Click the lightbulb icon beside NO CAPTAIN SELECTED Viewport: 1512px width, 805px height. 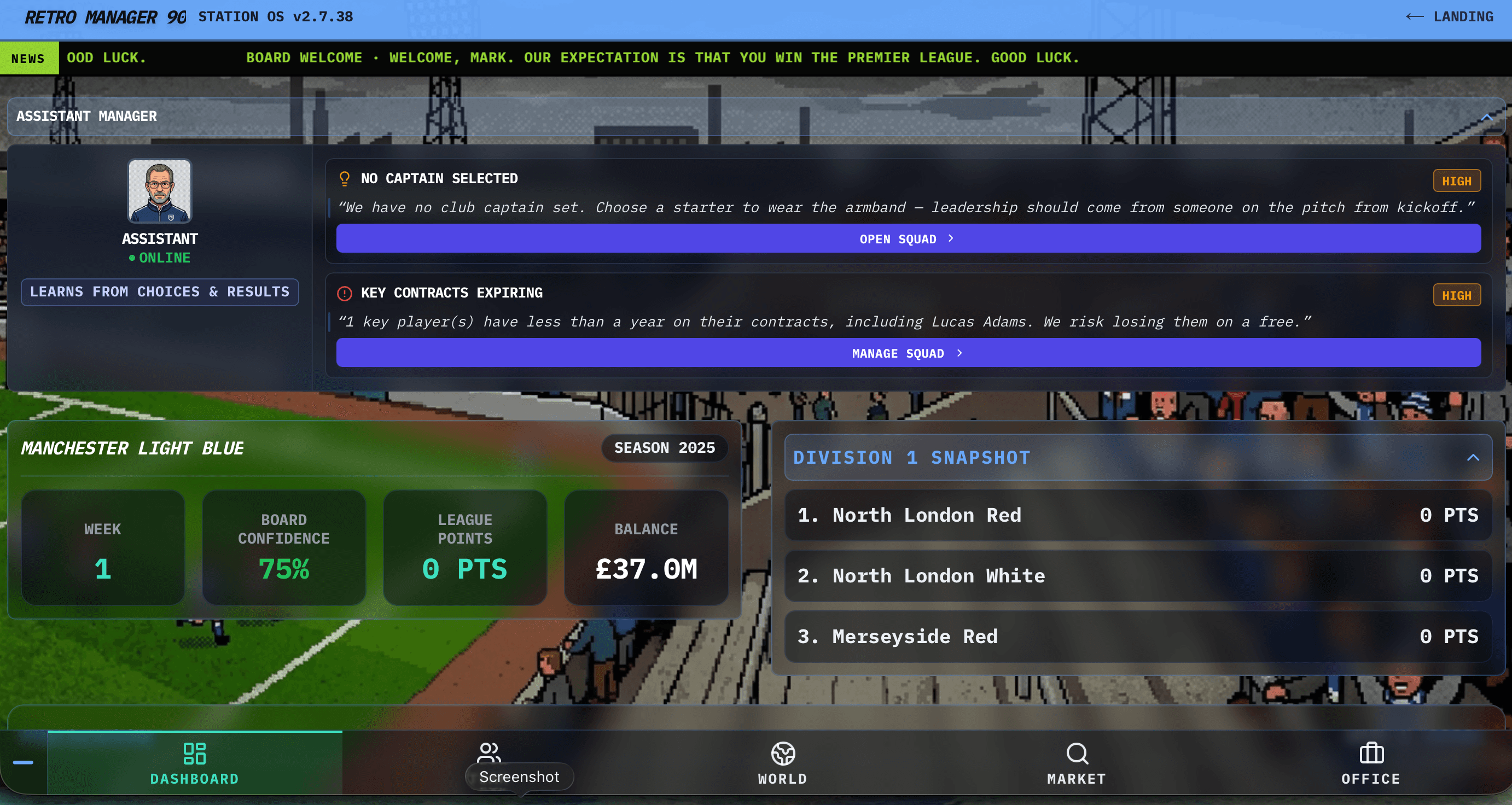344,178
